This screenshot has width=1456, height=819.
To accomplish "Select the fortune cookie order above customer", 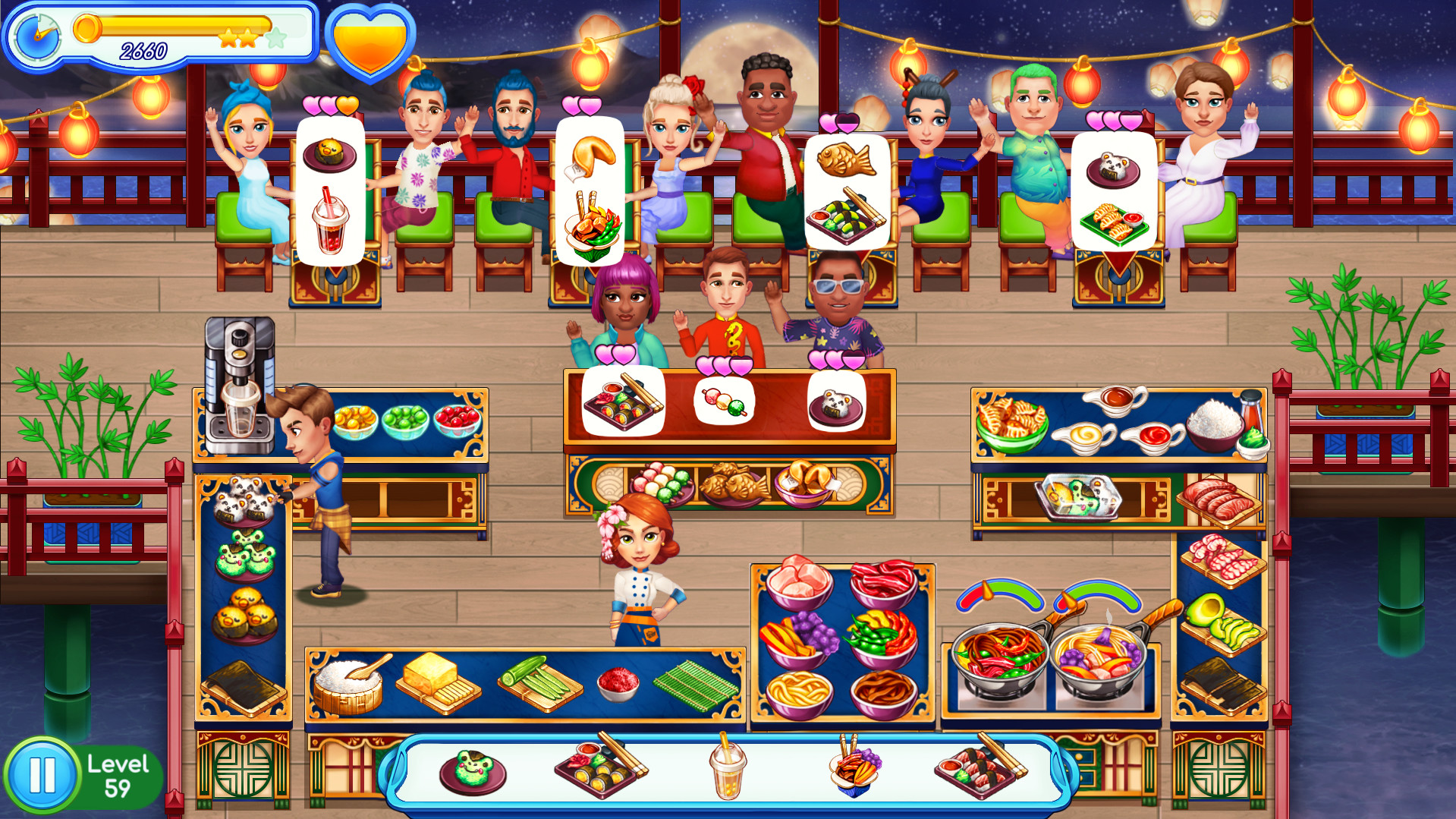I will pos(593,156).
